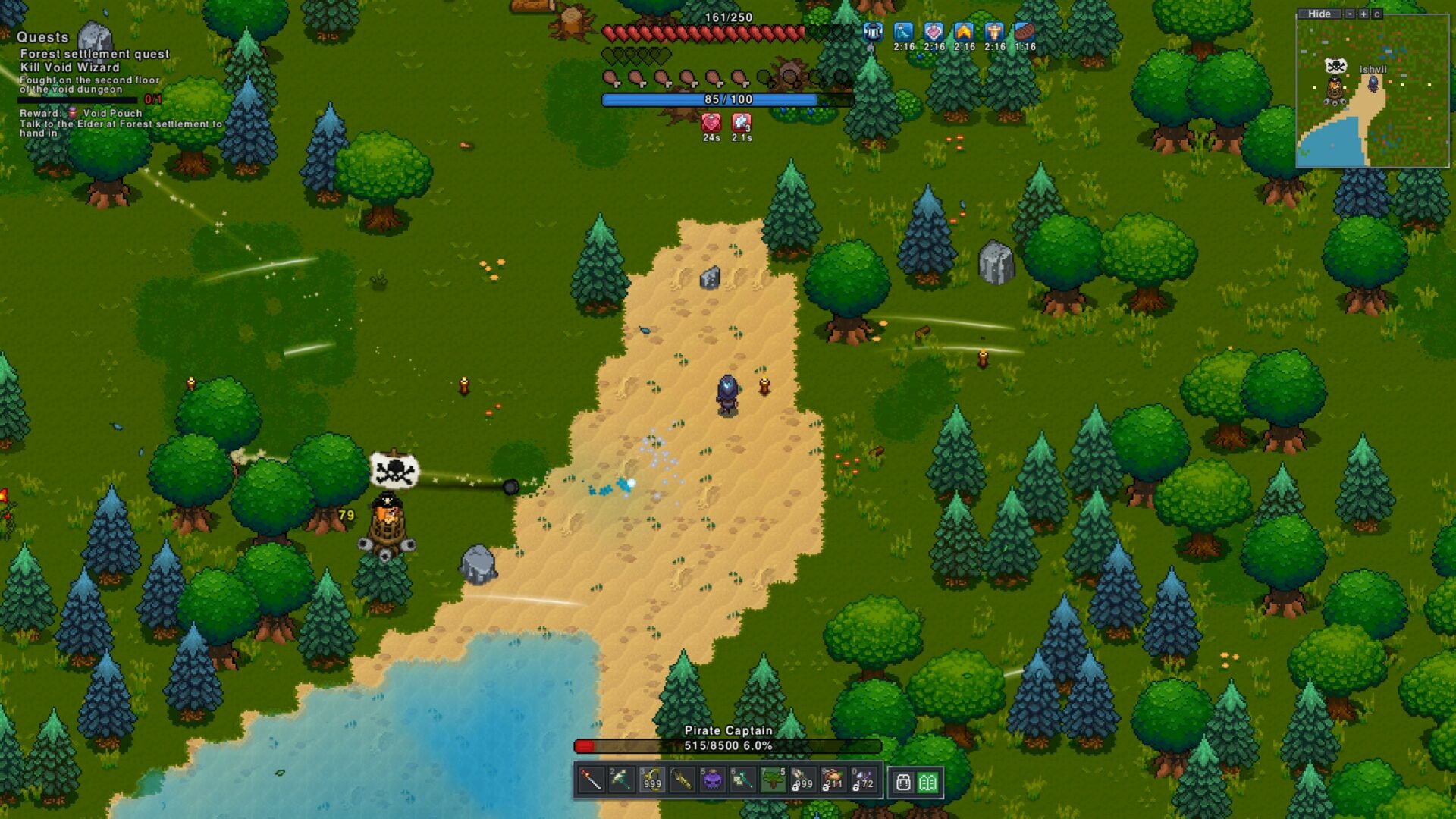1456x819 pixels.
Task: Open the backpack inventory button
Action: coord(902,783)
